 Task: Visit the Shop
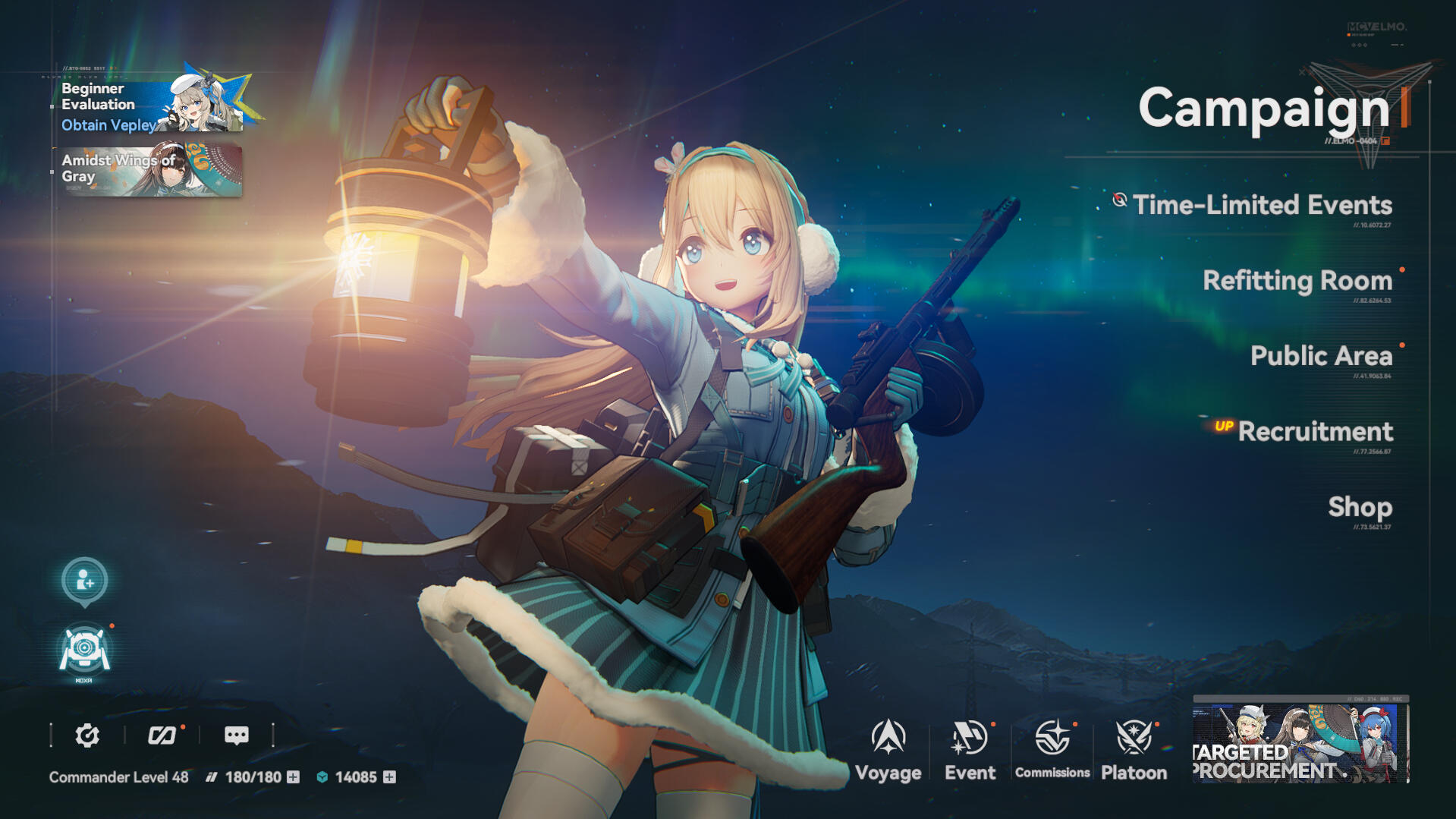click(x=1359, y=507)
